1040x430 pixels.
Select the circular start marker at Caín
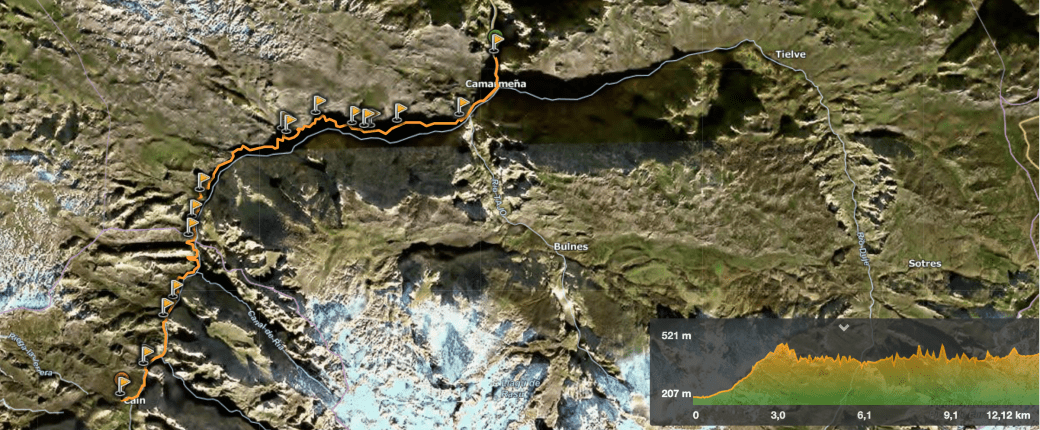click(x=122, y=380)
